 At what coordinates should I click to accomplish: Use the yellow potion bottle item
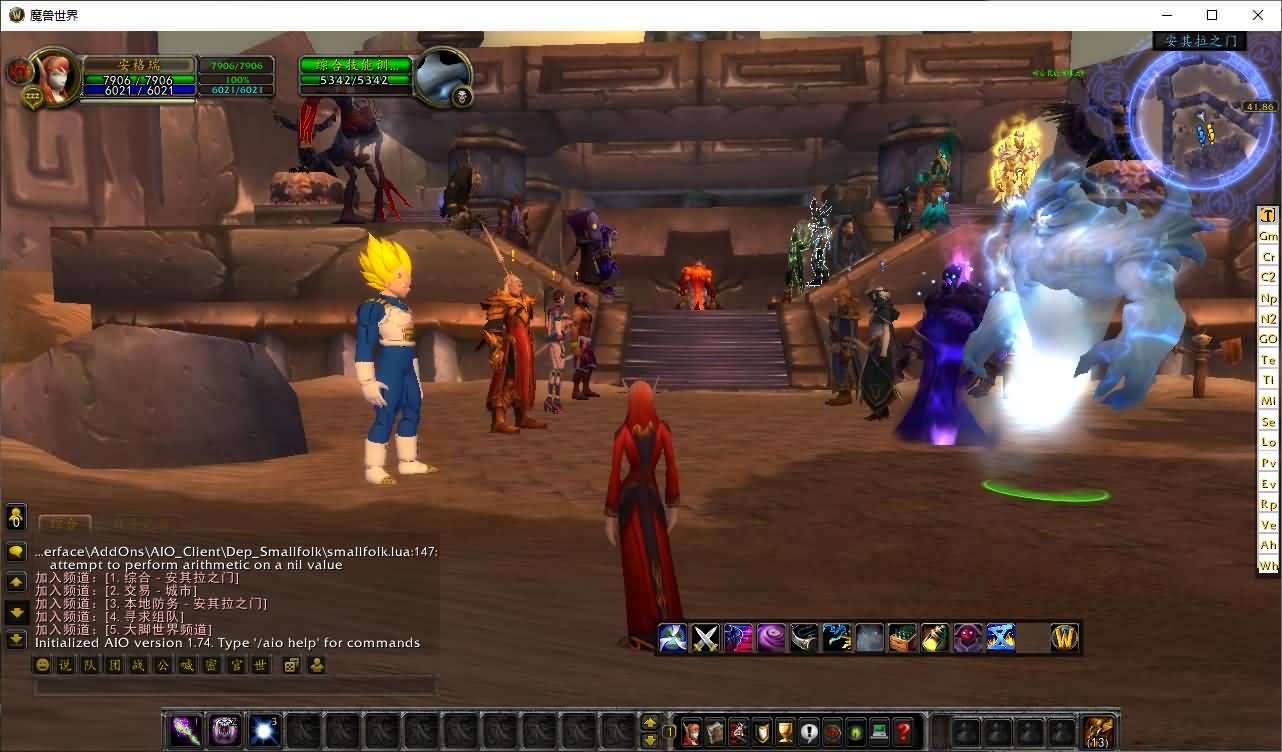point(935,638)
